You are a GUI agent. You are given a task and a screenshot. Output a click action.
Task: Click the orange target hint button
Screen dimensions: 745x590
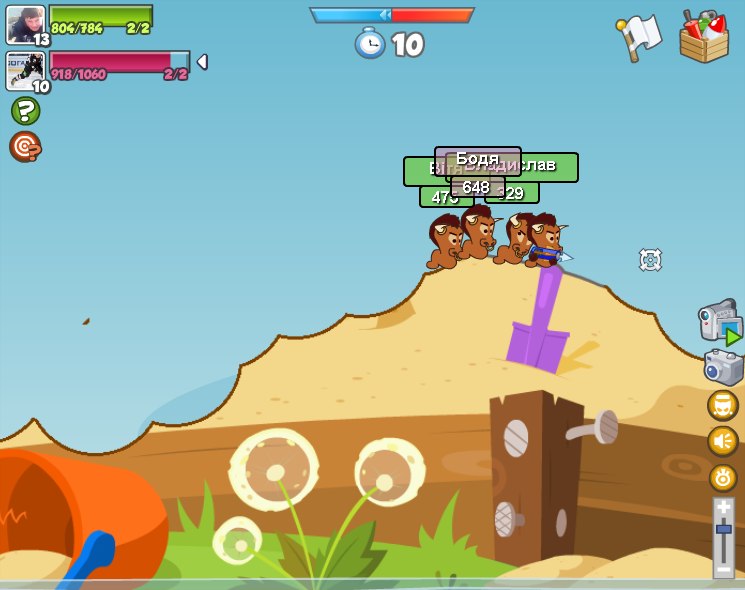pos(25,146)
